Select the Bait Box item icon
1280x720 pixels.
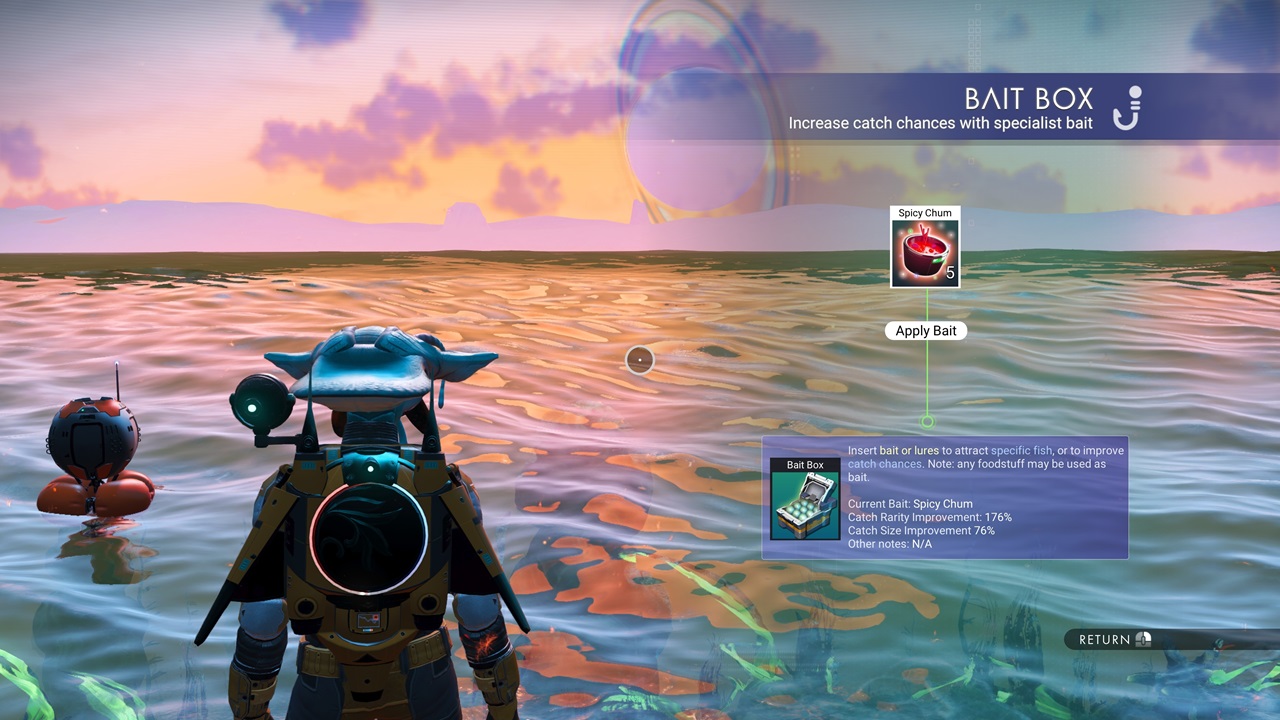(805, 505)
